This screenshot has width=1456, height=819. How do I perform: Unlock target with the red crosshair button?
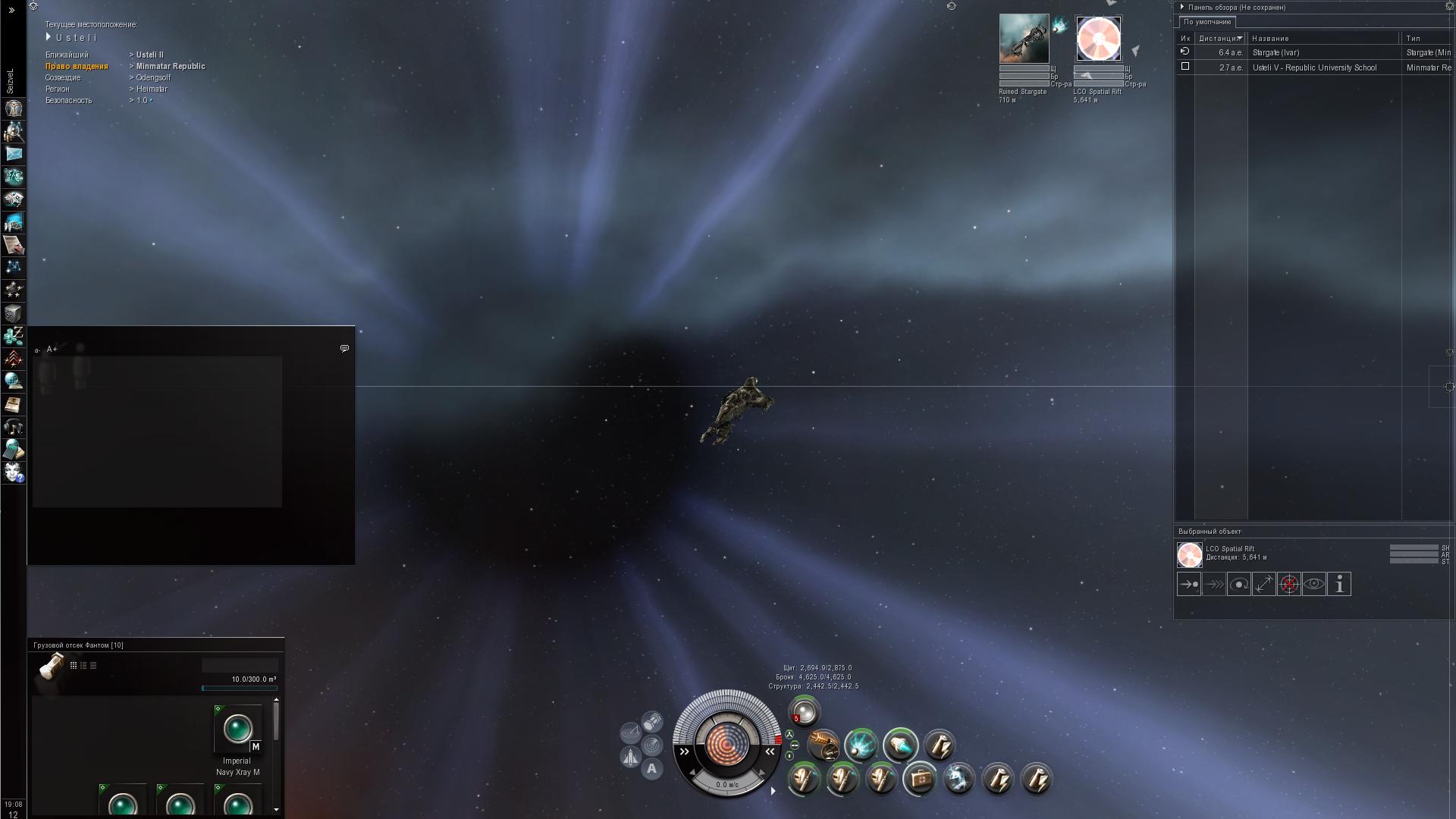point(1289,585)
